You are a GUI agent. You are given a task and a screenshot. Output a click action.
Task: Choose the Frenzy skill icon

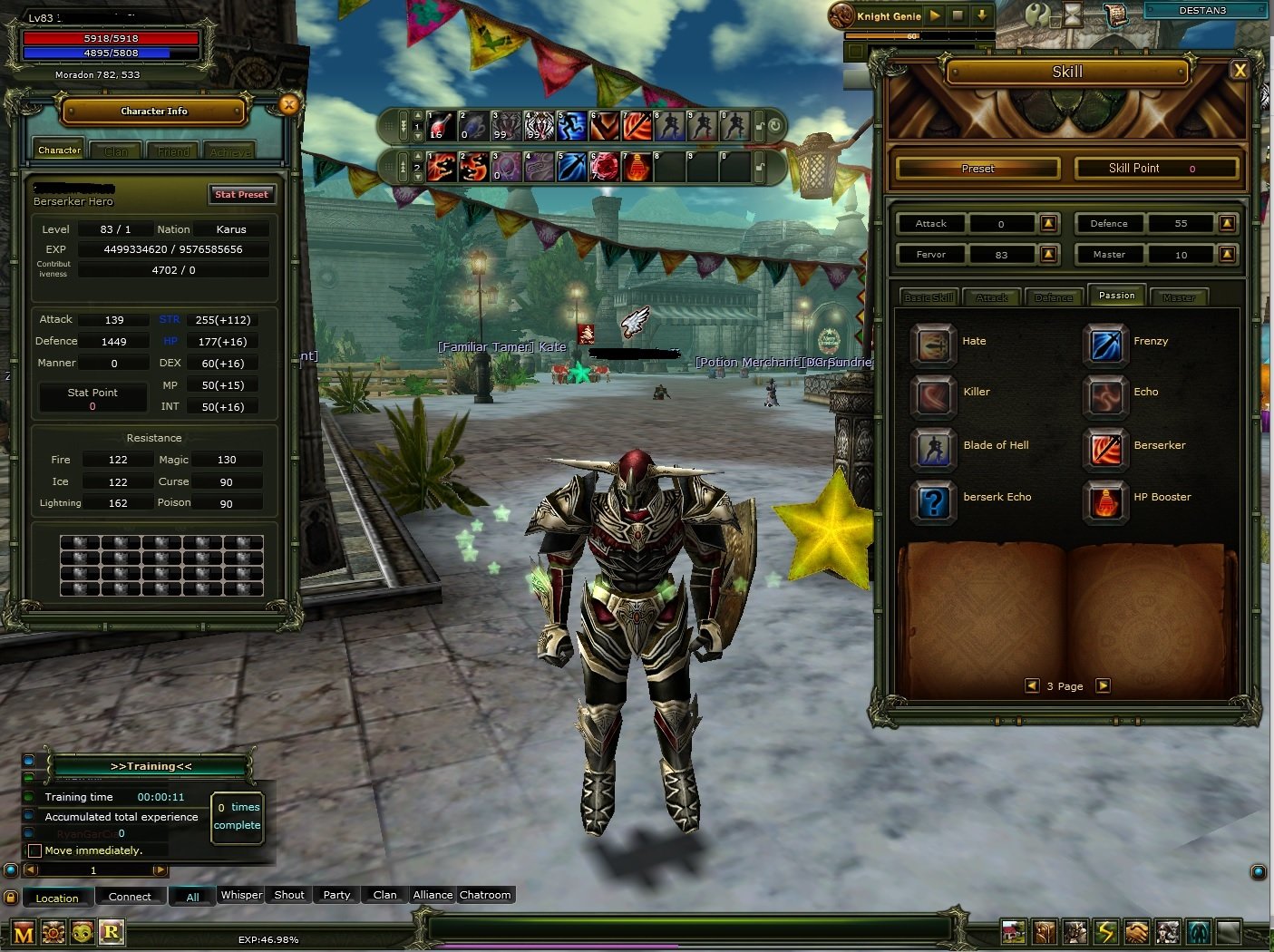click(1105, 345)
